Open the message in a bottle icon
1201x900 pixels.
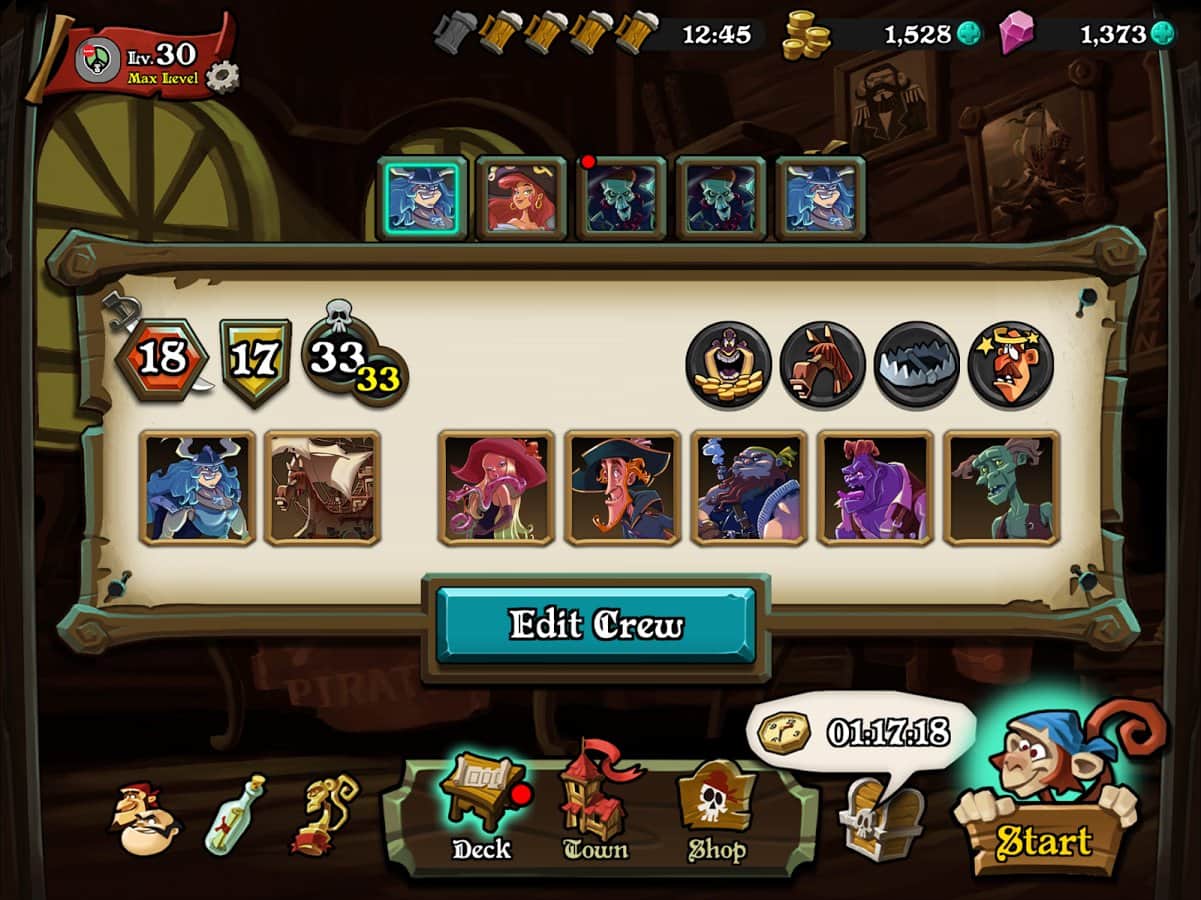coord(235,814)
